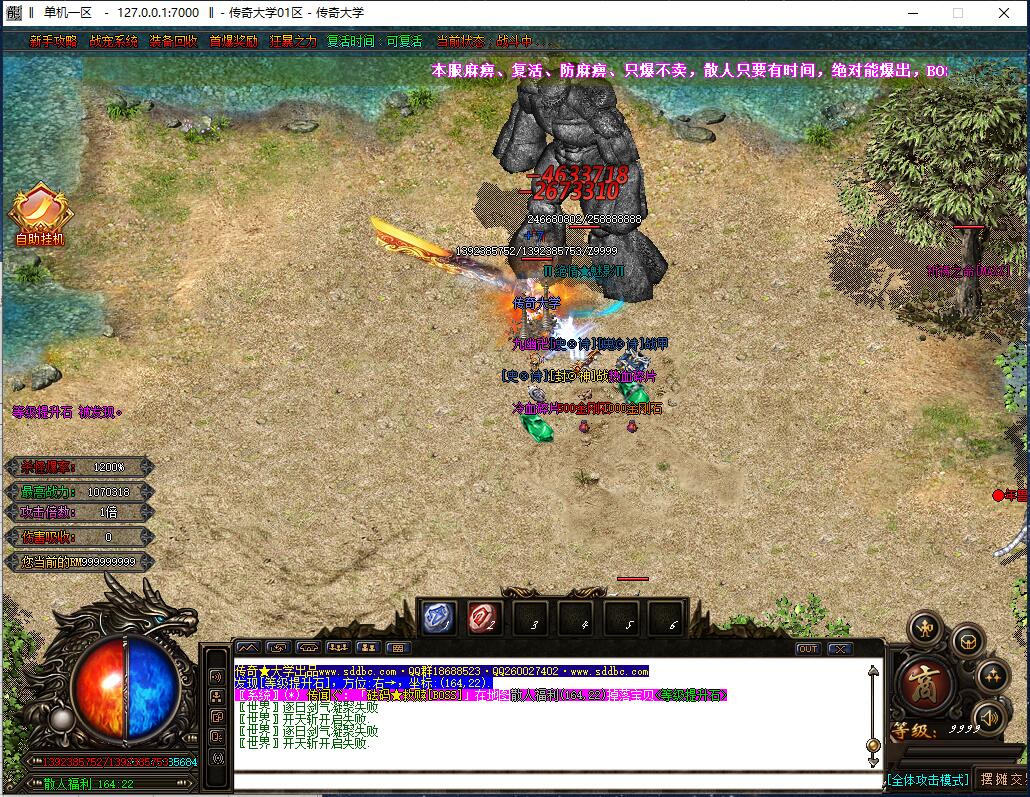1030x797 pixels.
Task: Activate the 自助挂机 auto-hunt icon
Action: click(x=39, y=215)
